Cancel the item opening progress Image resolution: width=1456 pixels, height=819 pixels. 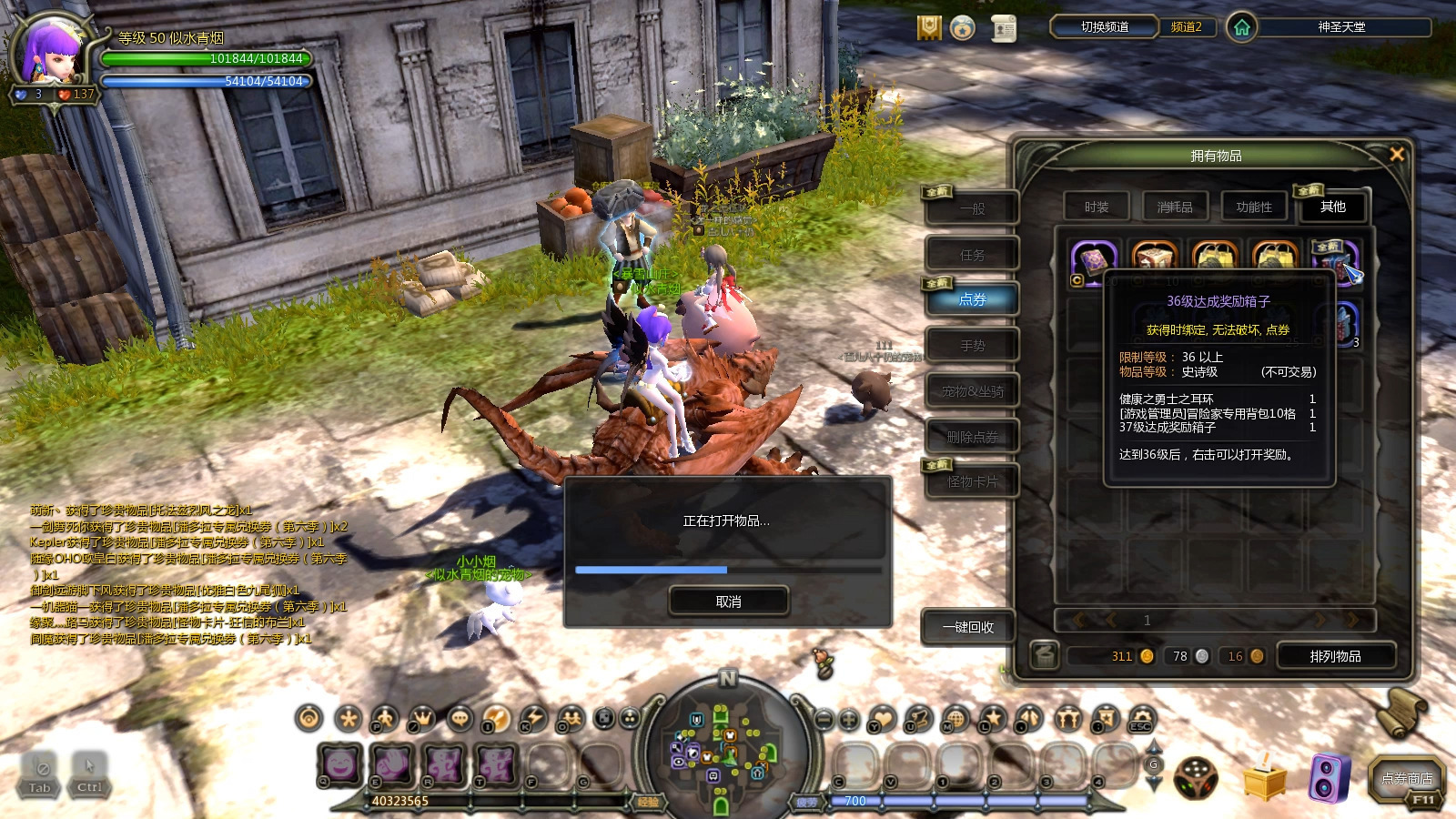(728, 602)
